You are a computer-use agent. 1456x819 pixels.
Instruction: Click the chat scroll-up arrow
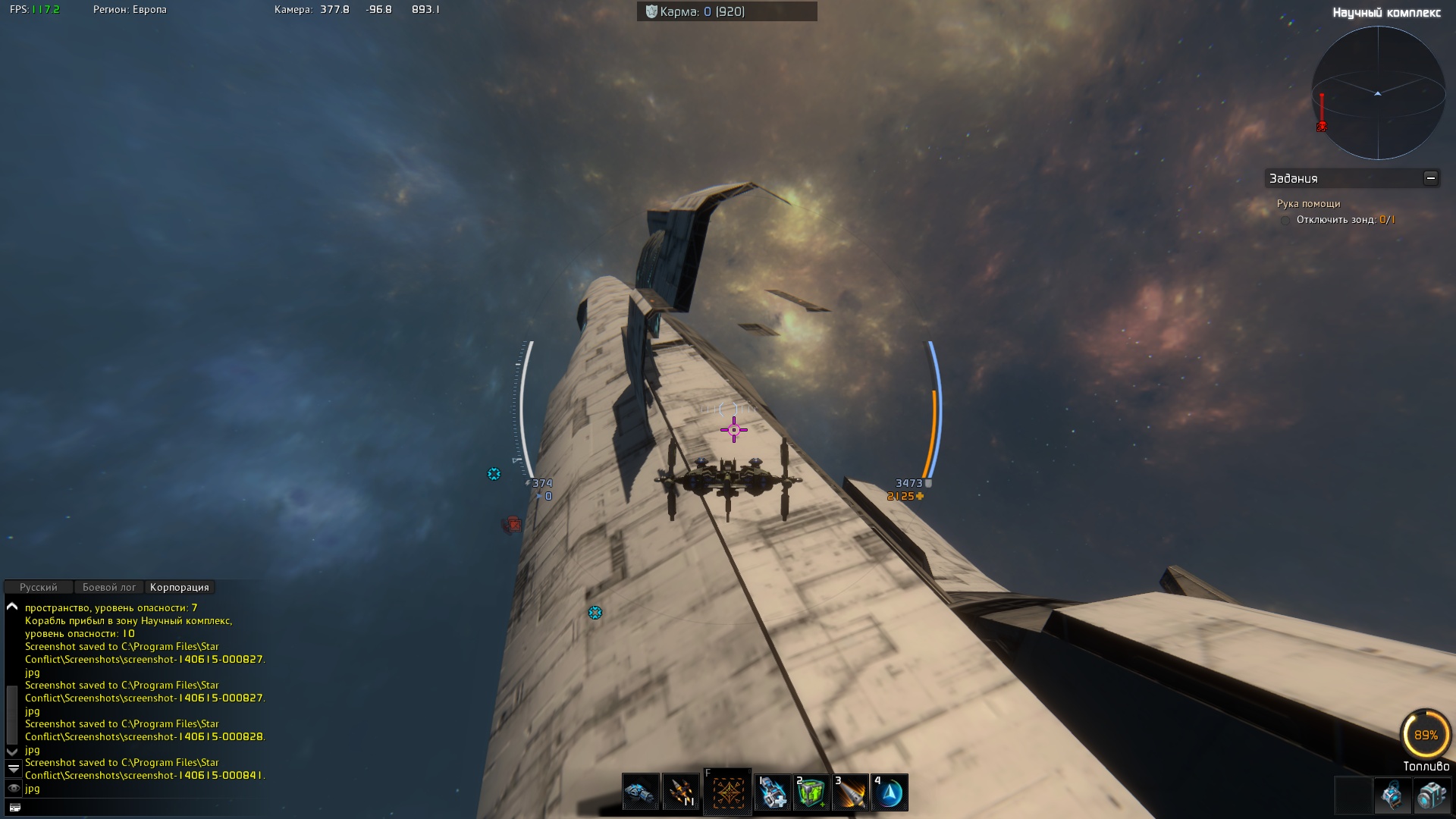coord(12,607)
